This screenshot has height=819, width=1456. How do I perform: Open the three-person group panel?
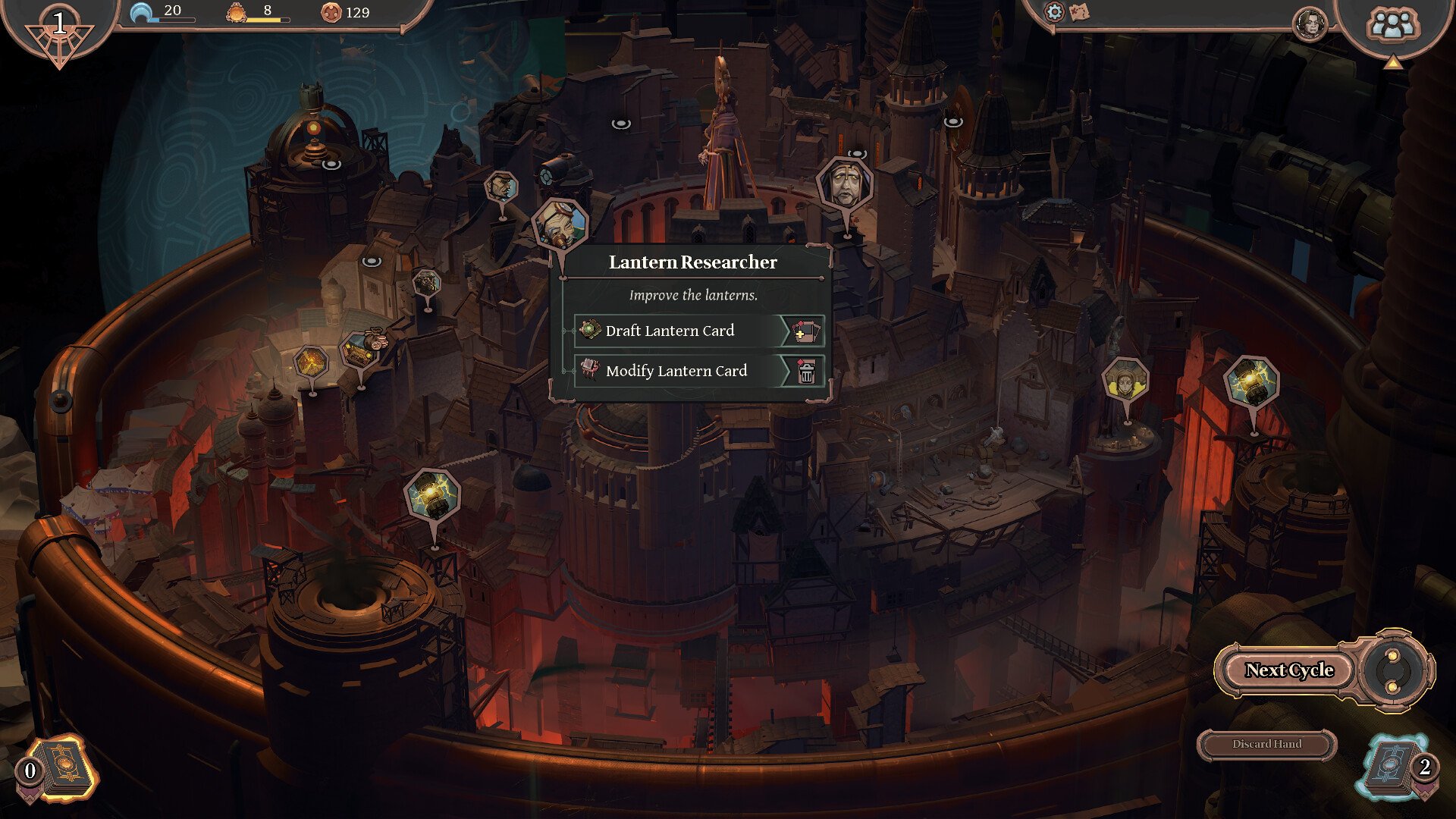(1392, 25)
